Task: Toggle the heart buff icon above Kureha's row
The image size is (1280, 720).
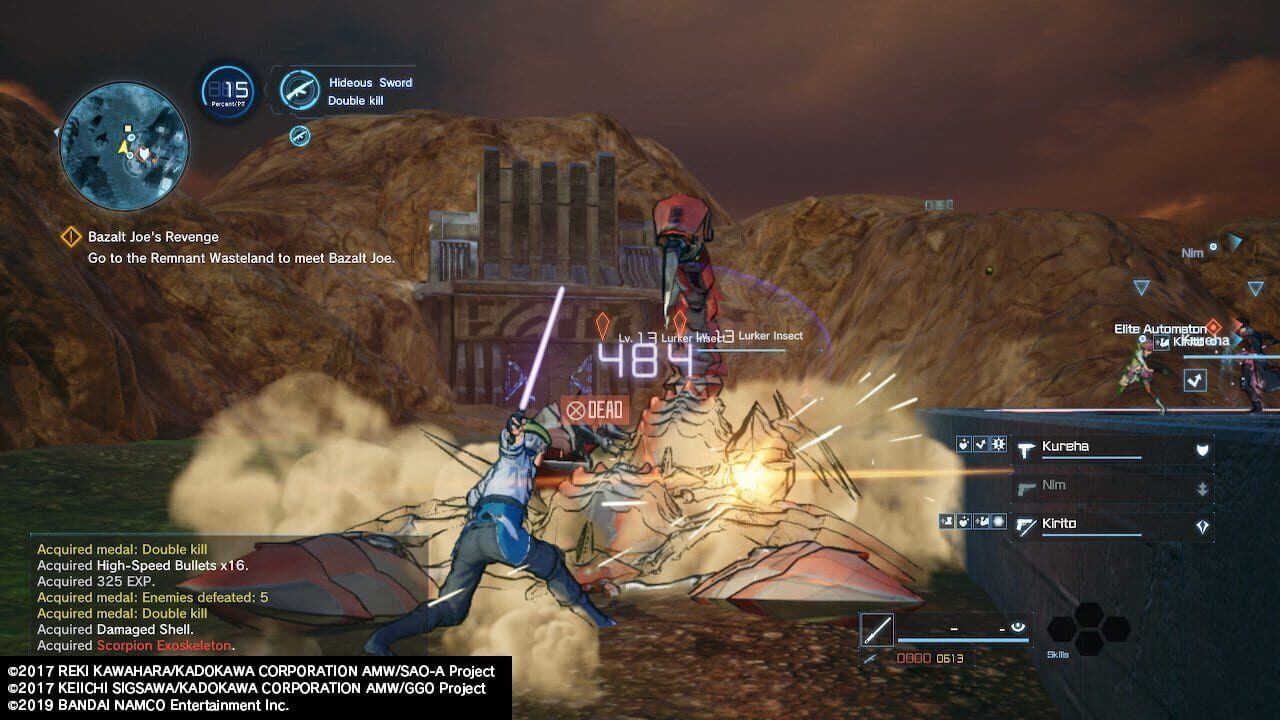Action: [x=963, y=444]
